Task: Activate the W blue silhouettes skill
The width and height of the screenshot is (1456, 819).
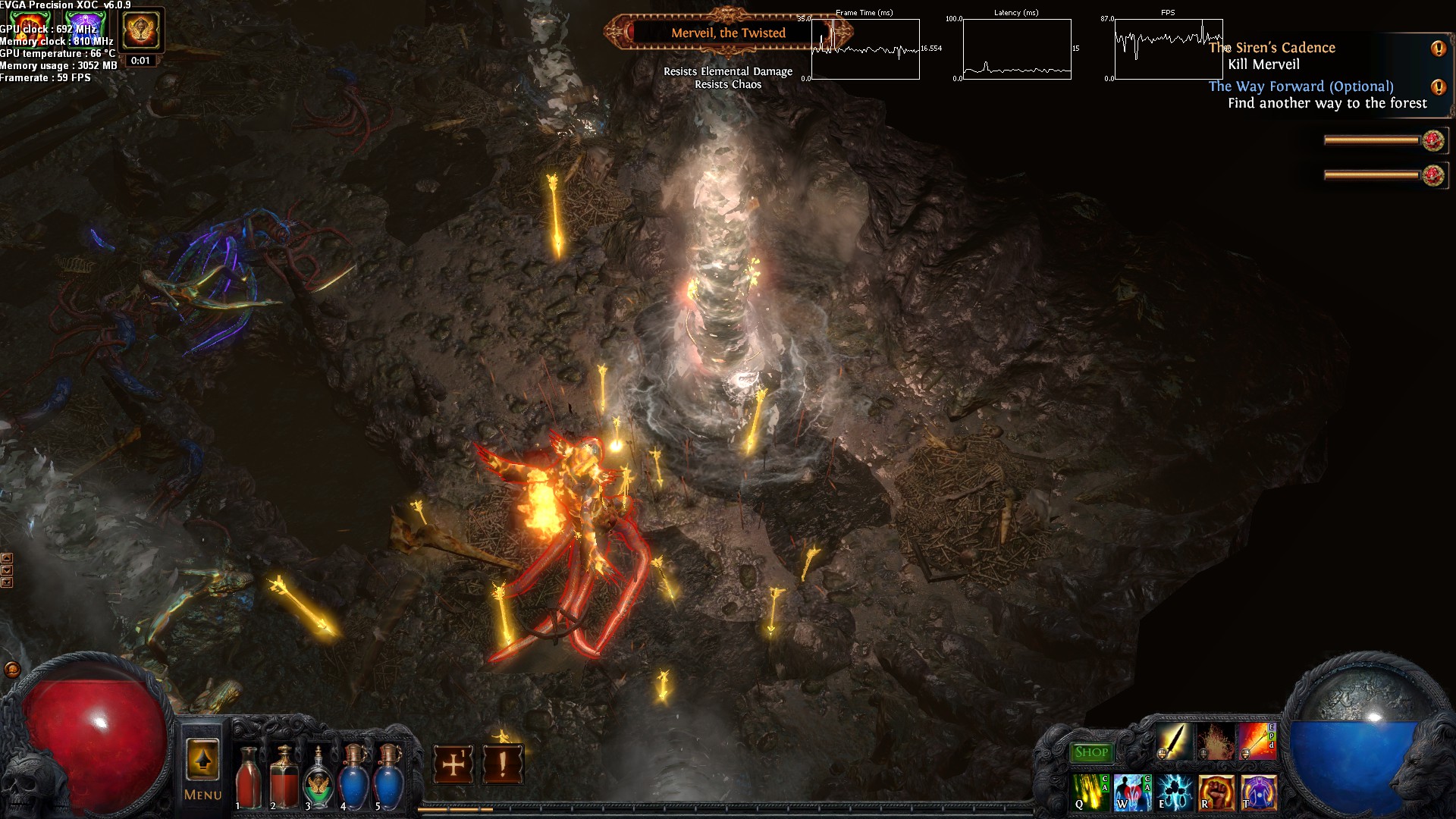Action: tap(1132, 792)
